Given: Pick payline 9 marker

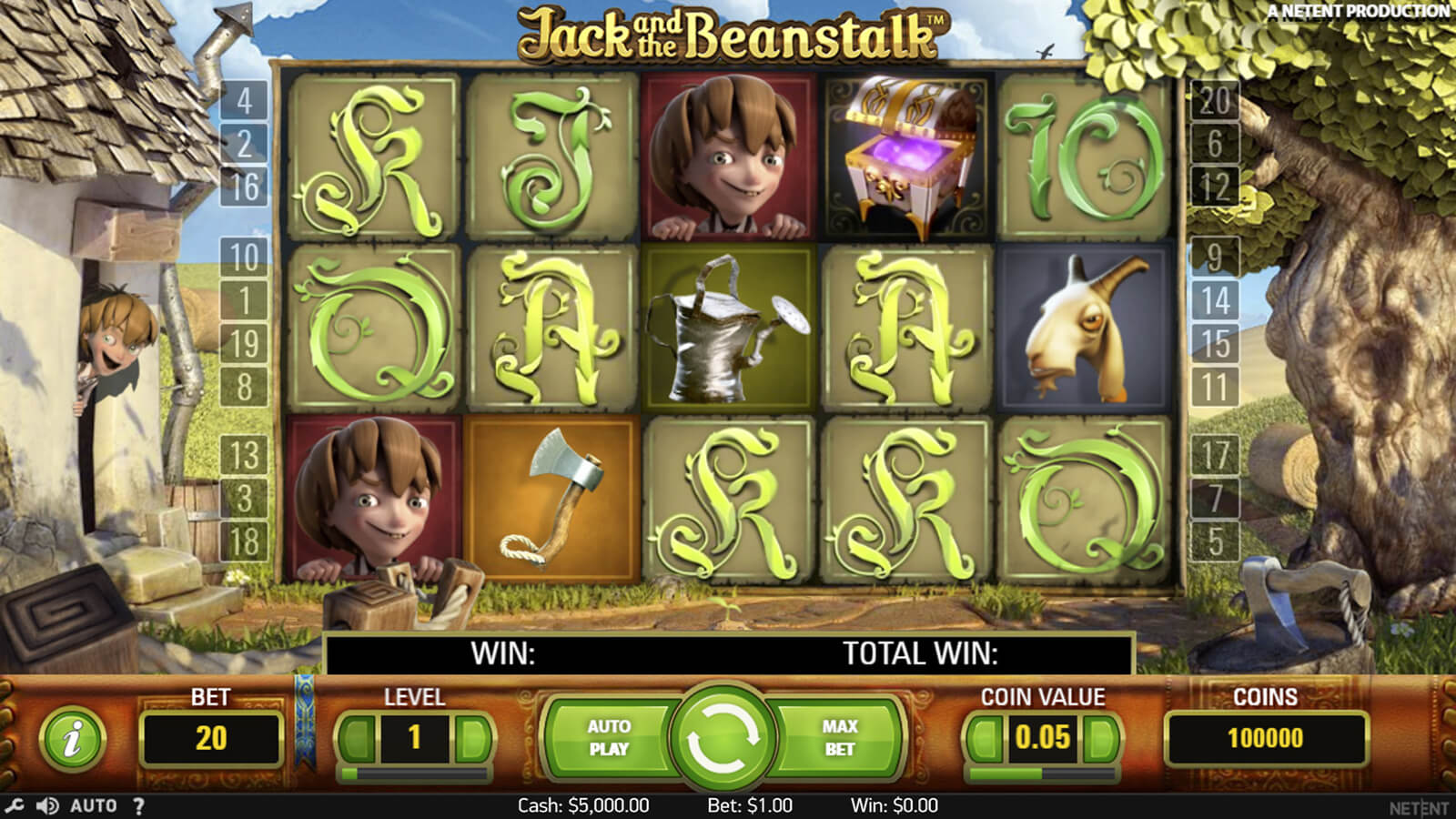Looking at the screenshot, I should point(1215,258).
